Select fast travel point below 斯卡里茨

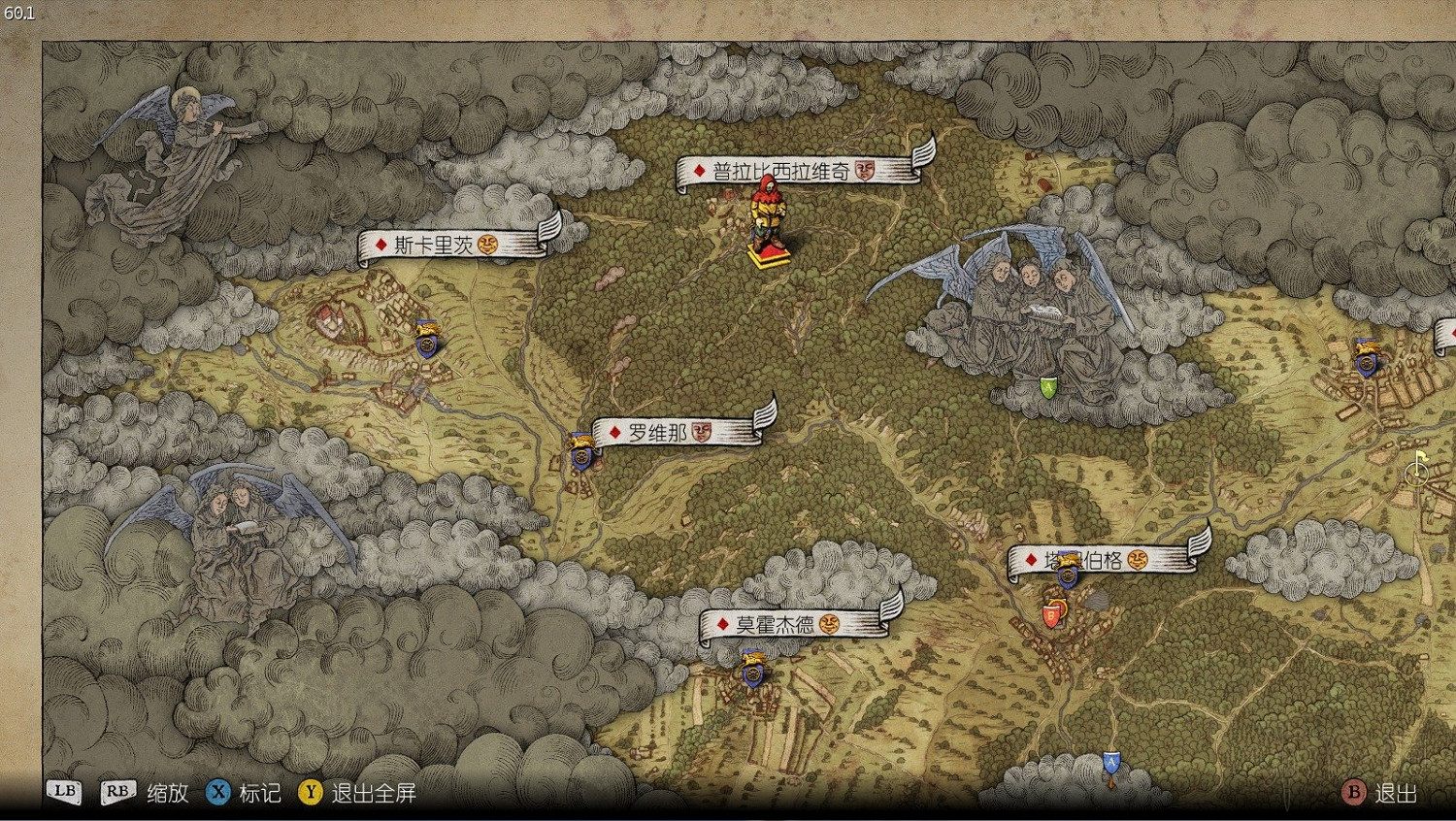pyautogui.click(x=426, y=340)
